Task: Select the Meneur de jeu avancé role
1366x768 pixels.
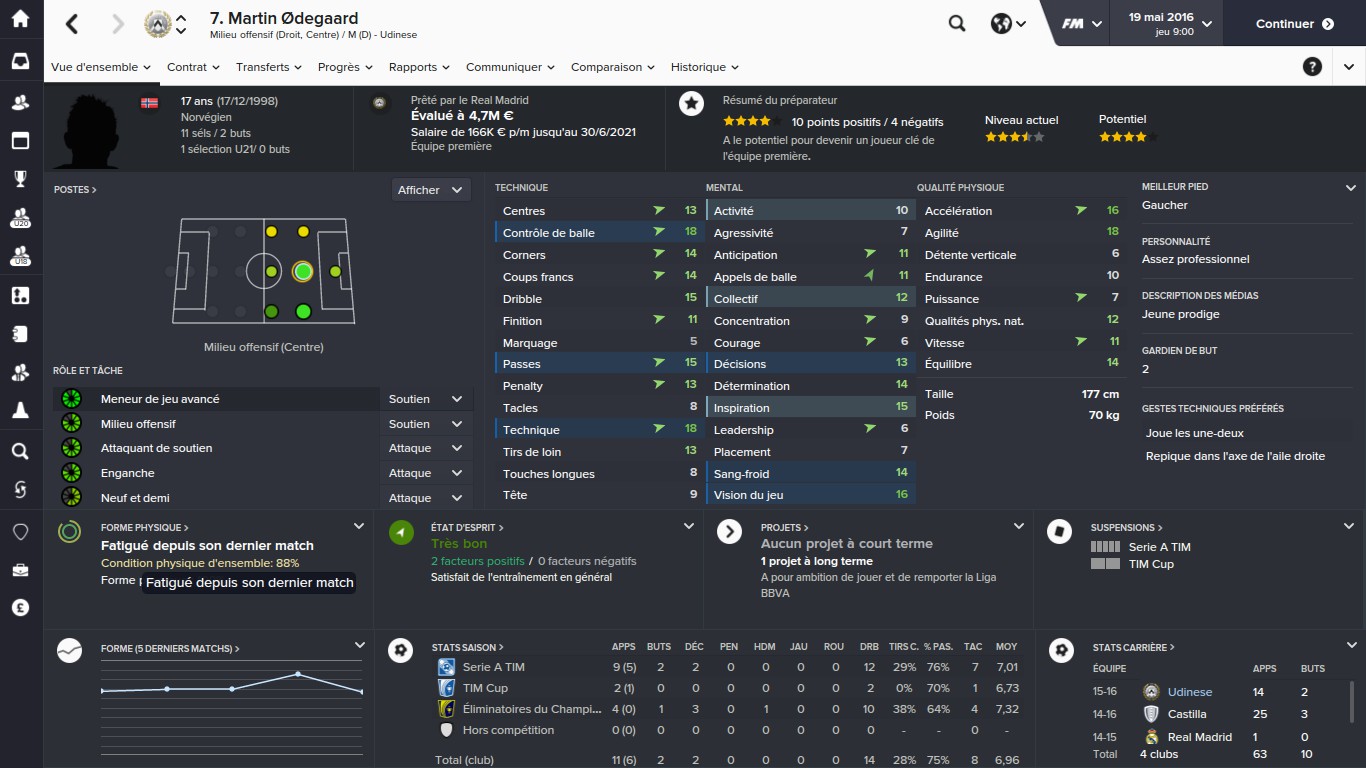Action: [x=160, y=399]
